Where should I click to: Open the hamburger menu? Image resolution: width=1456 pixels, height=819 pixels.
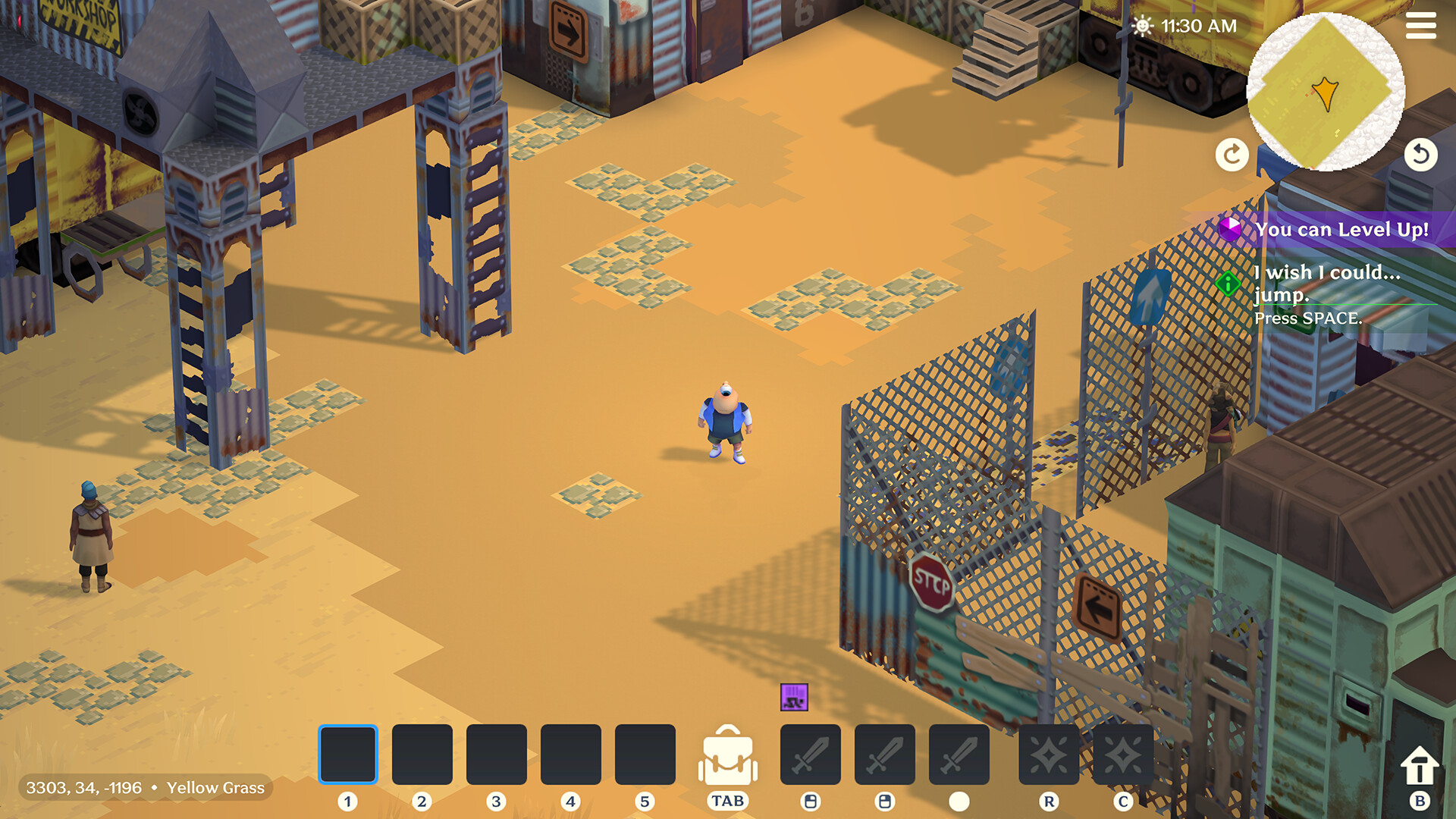point(1421,27)
